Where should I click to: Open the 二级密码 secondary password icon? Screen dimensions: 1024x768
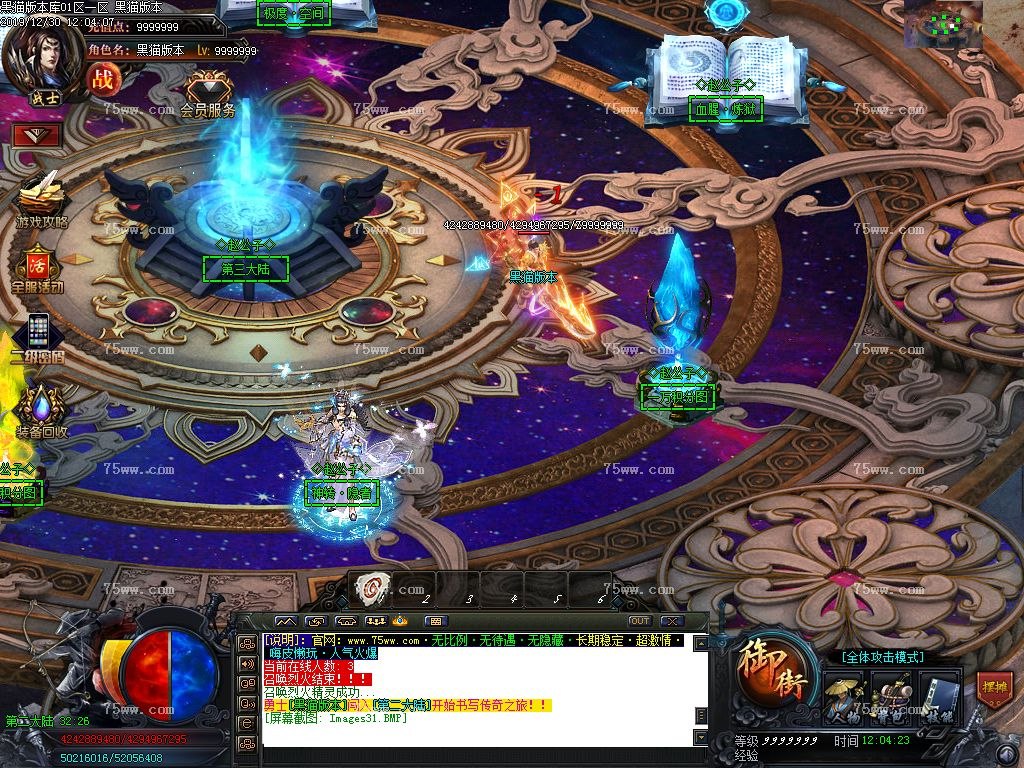click(x=38, y=337)
